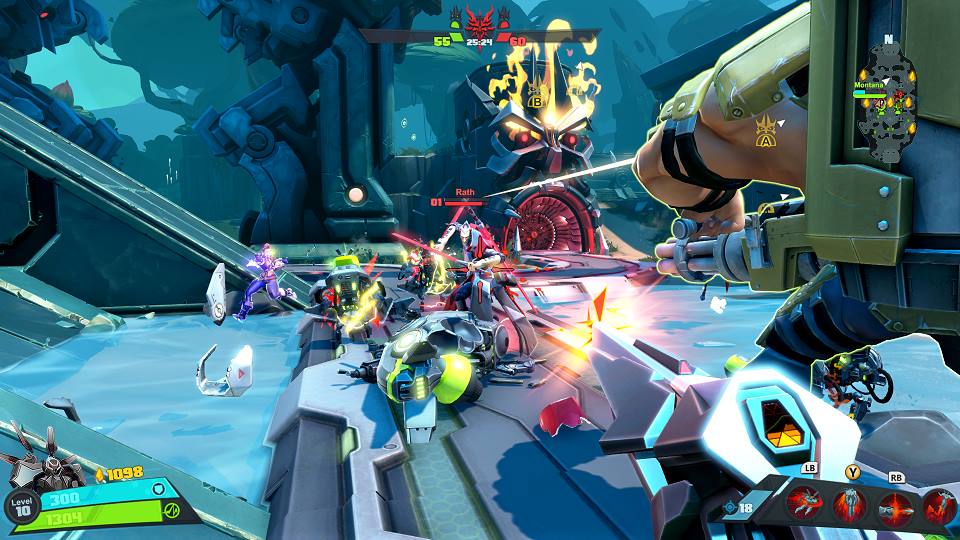
Task: Open the Level 10 badge
Action: pos(22,506)
